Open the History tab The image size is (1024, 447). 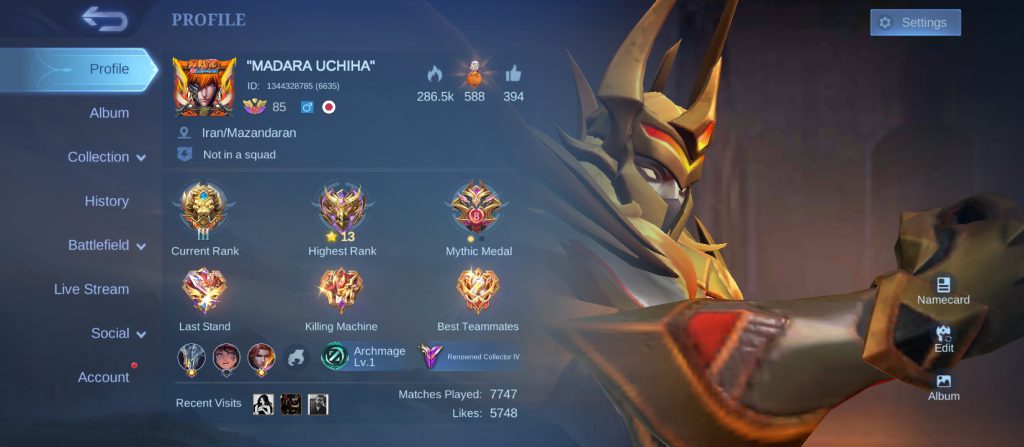[106, 201]
